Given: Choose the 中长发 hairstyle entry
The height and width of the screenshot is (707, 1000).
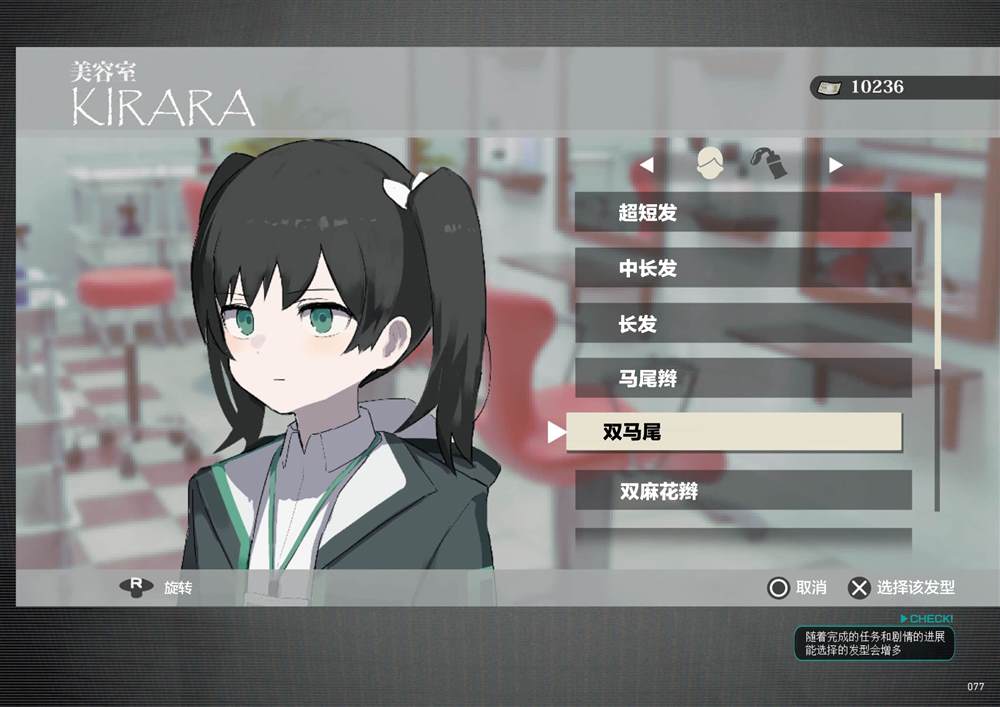Looking at the screenshot, I should pos(742,268).
